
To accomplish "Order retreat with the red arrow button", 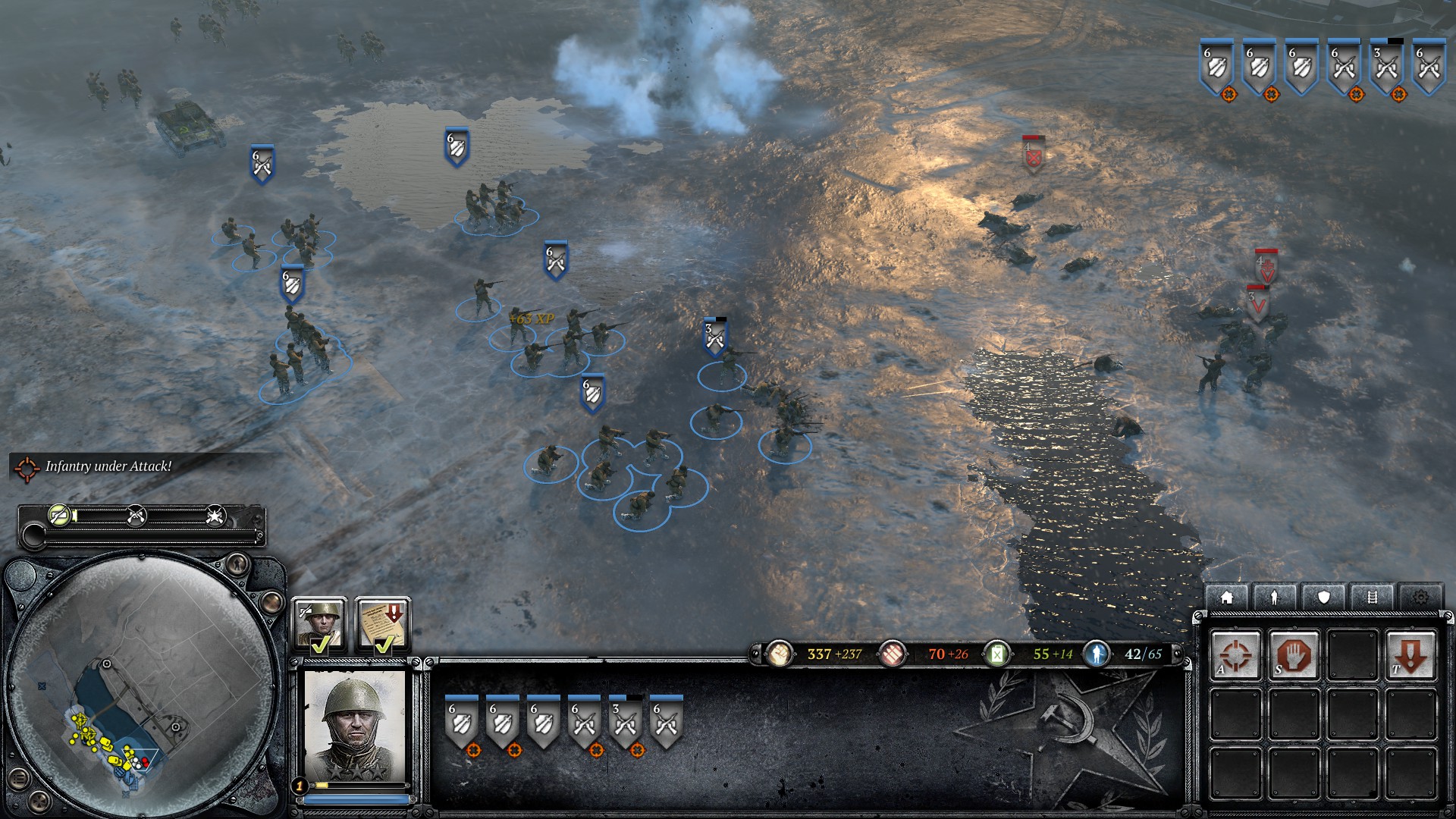I will [1410, 655].
